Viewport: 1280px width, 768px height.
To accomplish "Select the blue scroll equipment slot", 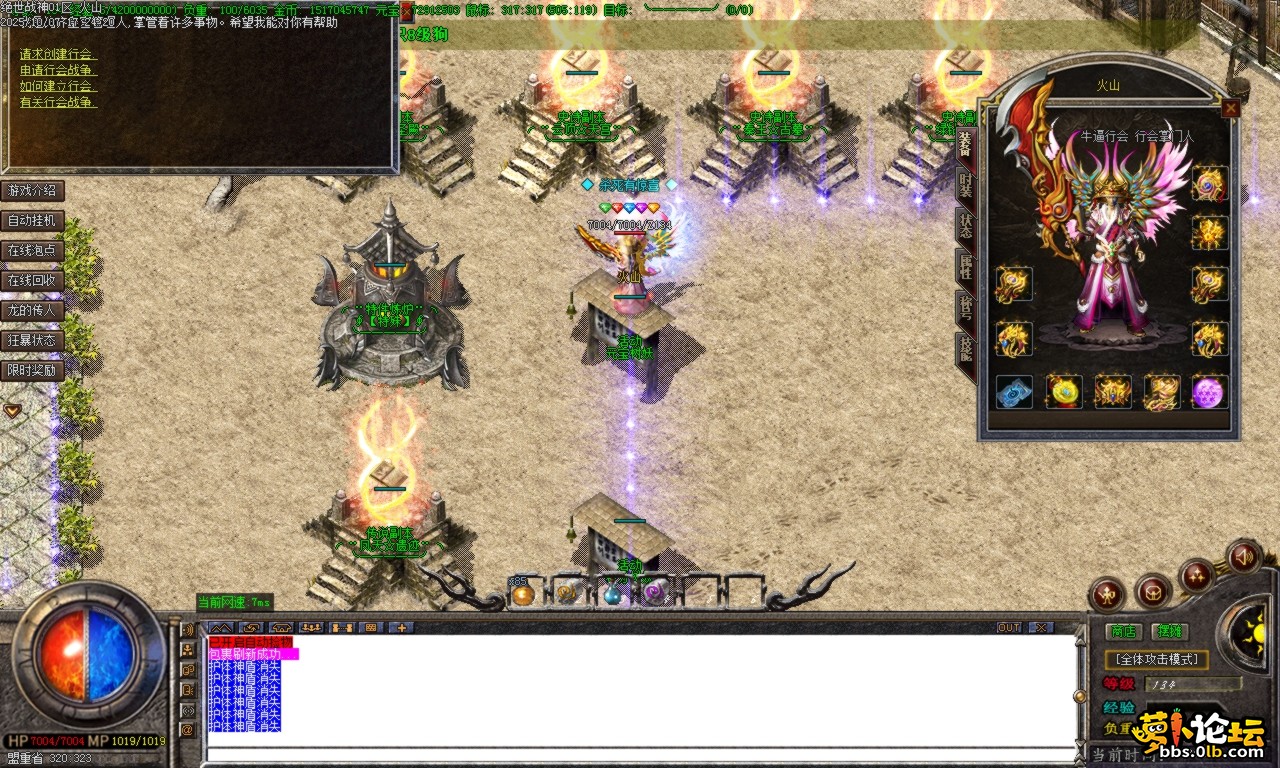I will coord(1014,392).
